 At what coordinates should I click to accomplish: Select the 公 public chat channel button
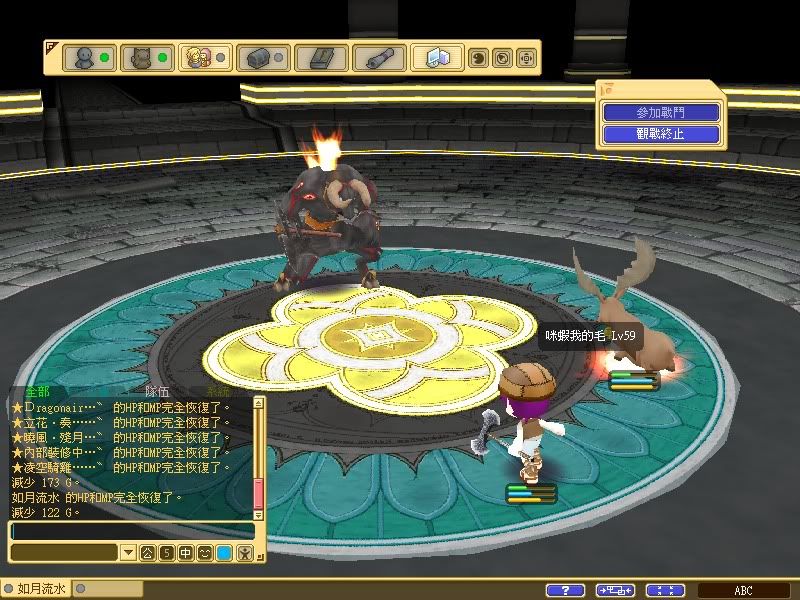tap(147, 552)
